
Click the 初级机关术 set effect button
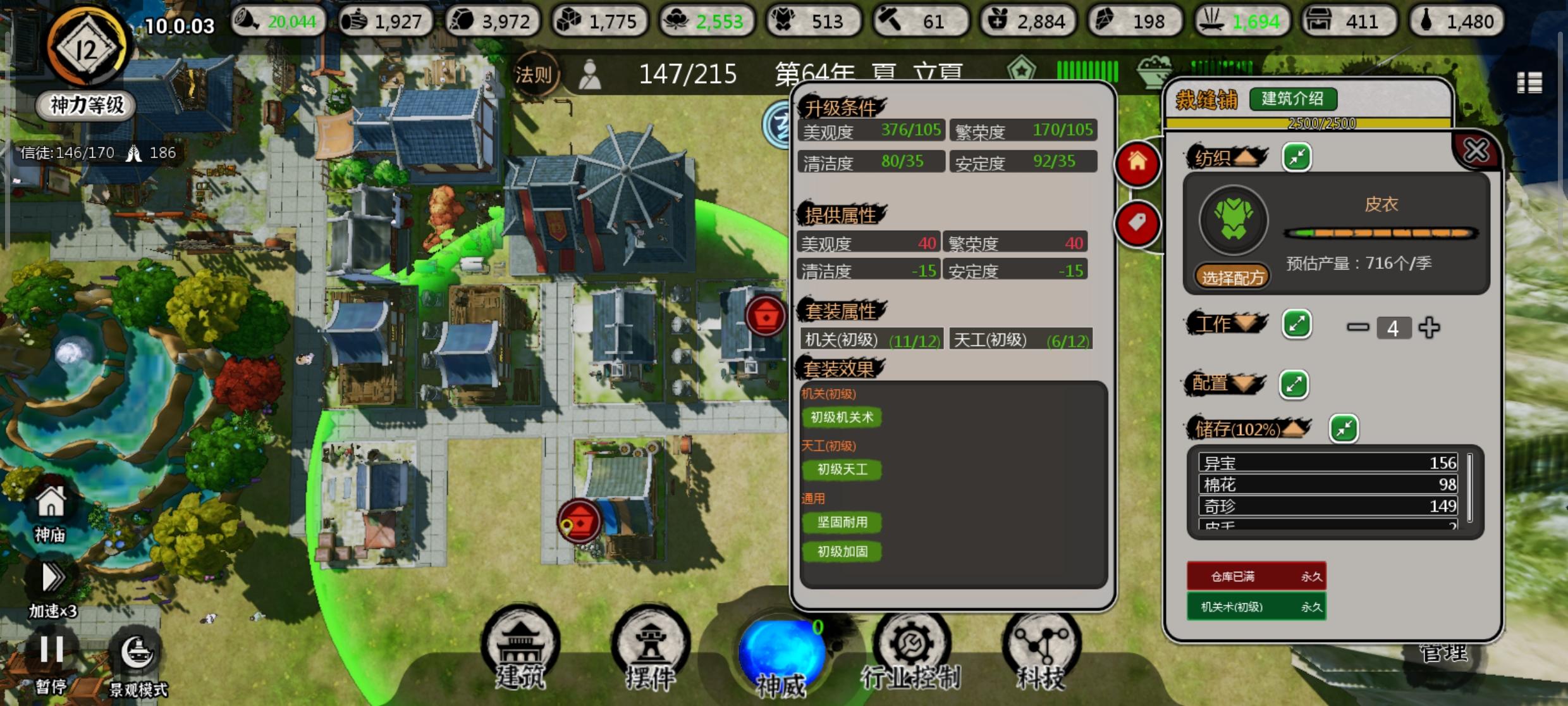coord(842,417)
